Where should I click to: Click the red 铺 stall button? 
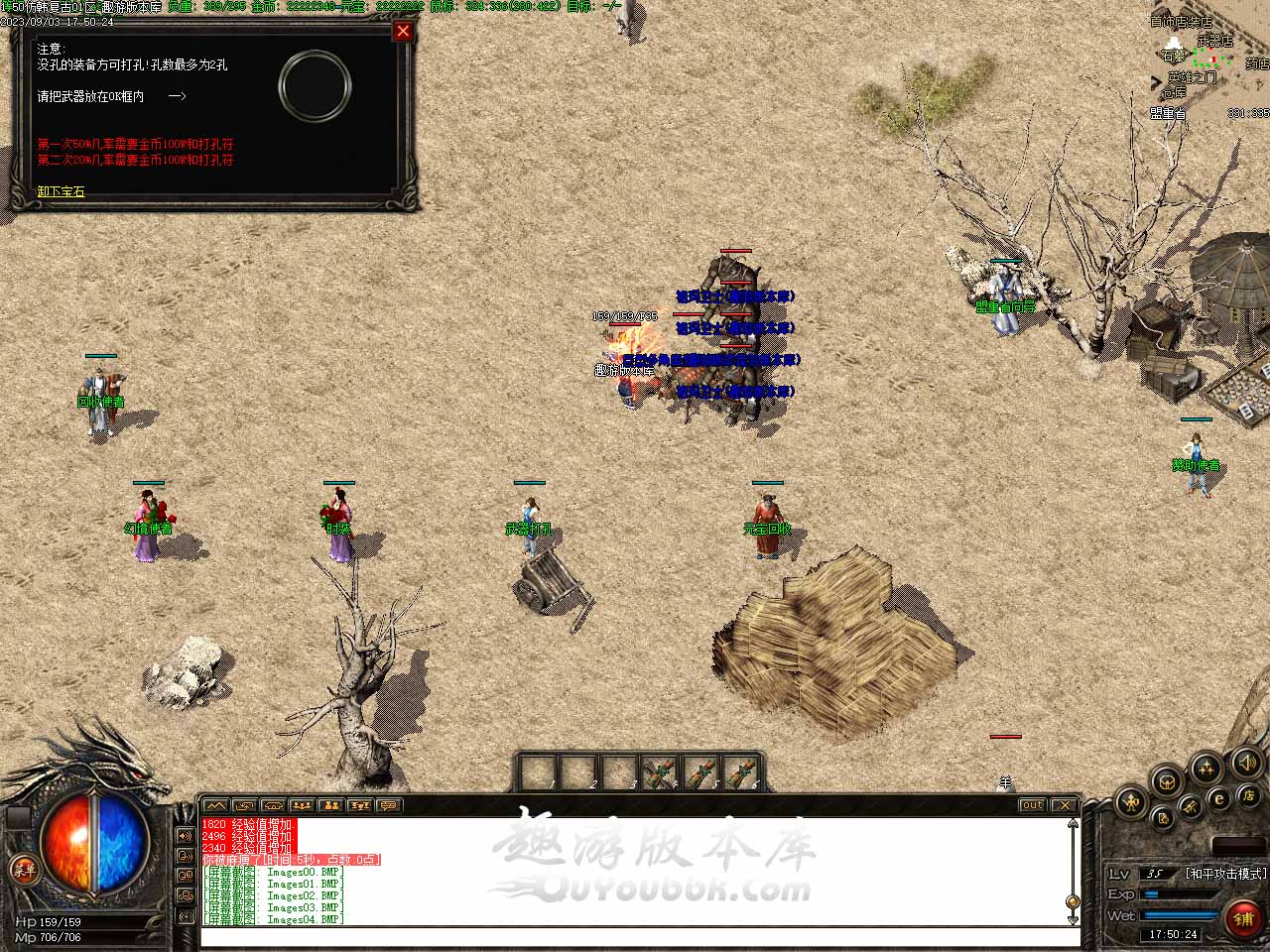(x=1243, y=919)
